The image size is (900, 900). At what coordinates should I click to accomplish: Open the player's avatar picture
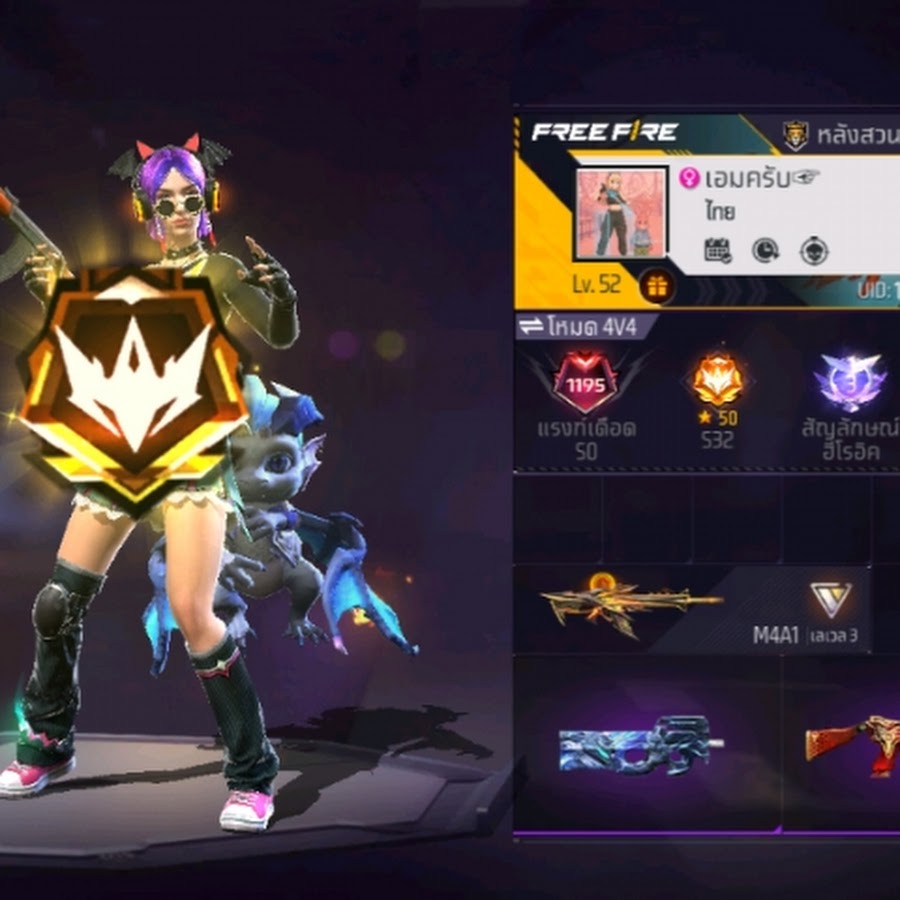pyautogui.click(x=620, y=214)
